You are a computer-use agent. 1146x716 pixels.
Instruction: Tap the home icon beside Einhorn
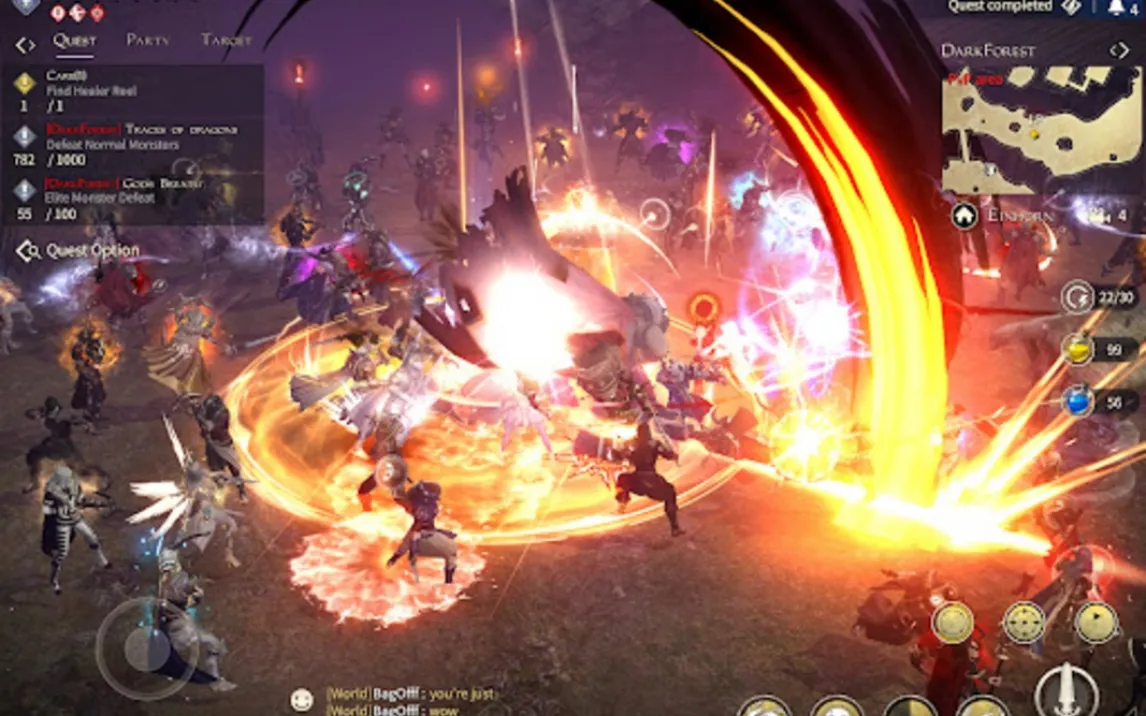click(964, 216)
